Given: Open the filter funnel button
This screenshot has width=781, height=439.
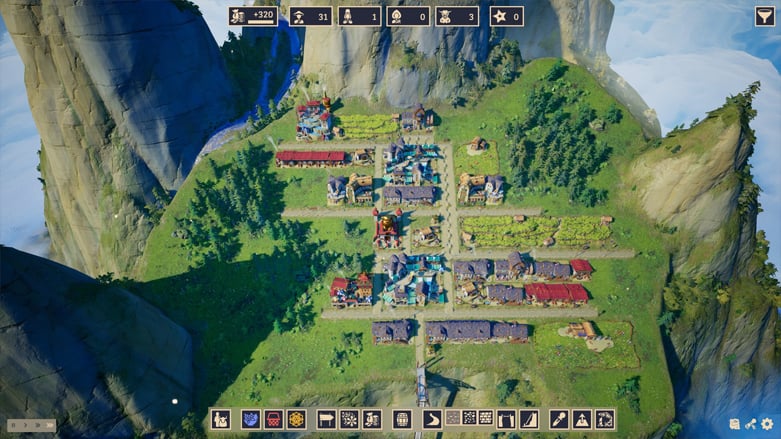Looking at the screenshot, I should click(765, 16).
